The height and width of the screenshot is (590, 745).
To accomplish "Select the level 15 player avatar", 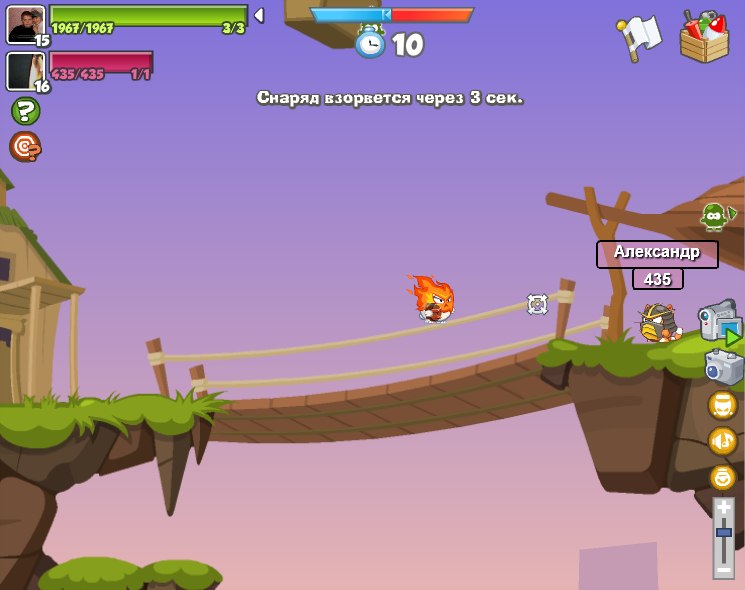I will click(x=25, y=24).
